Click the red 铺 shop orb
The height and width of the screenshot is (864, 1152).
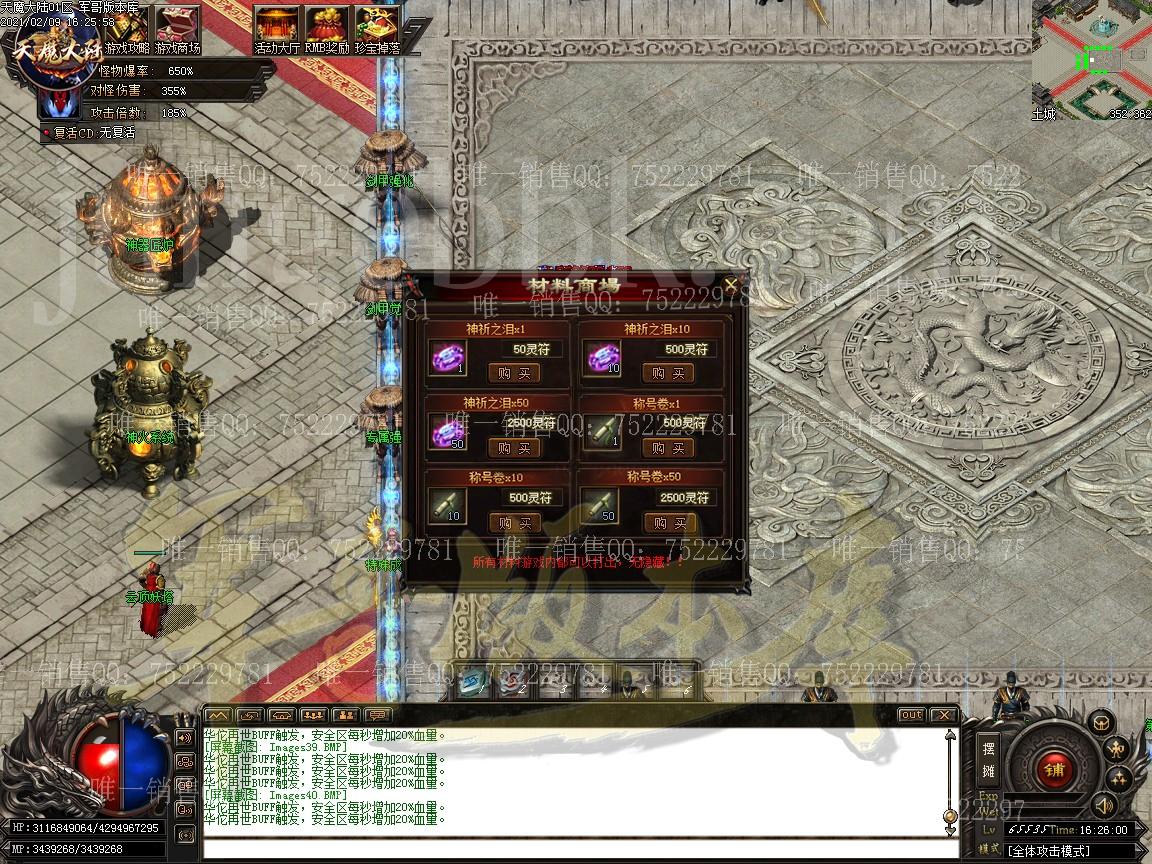(1053, 768)
